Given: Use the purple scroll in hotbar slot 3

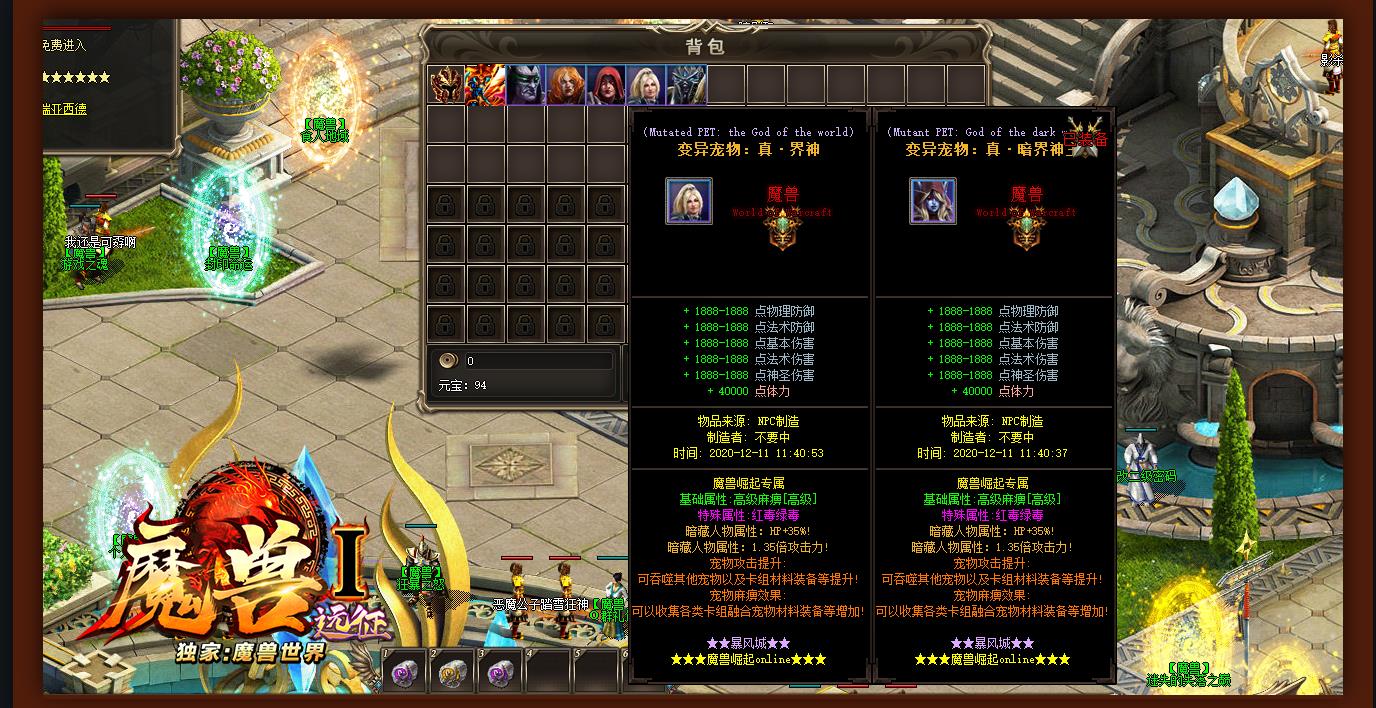Looking at the screenshot, I should coord(500,672).
